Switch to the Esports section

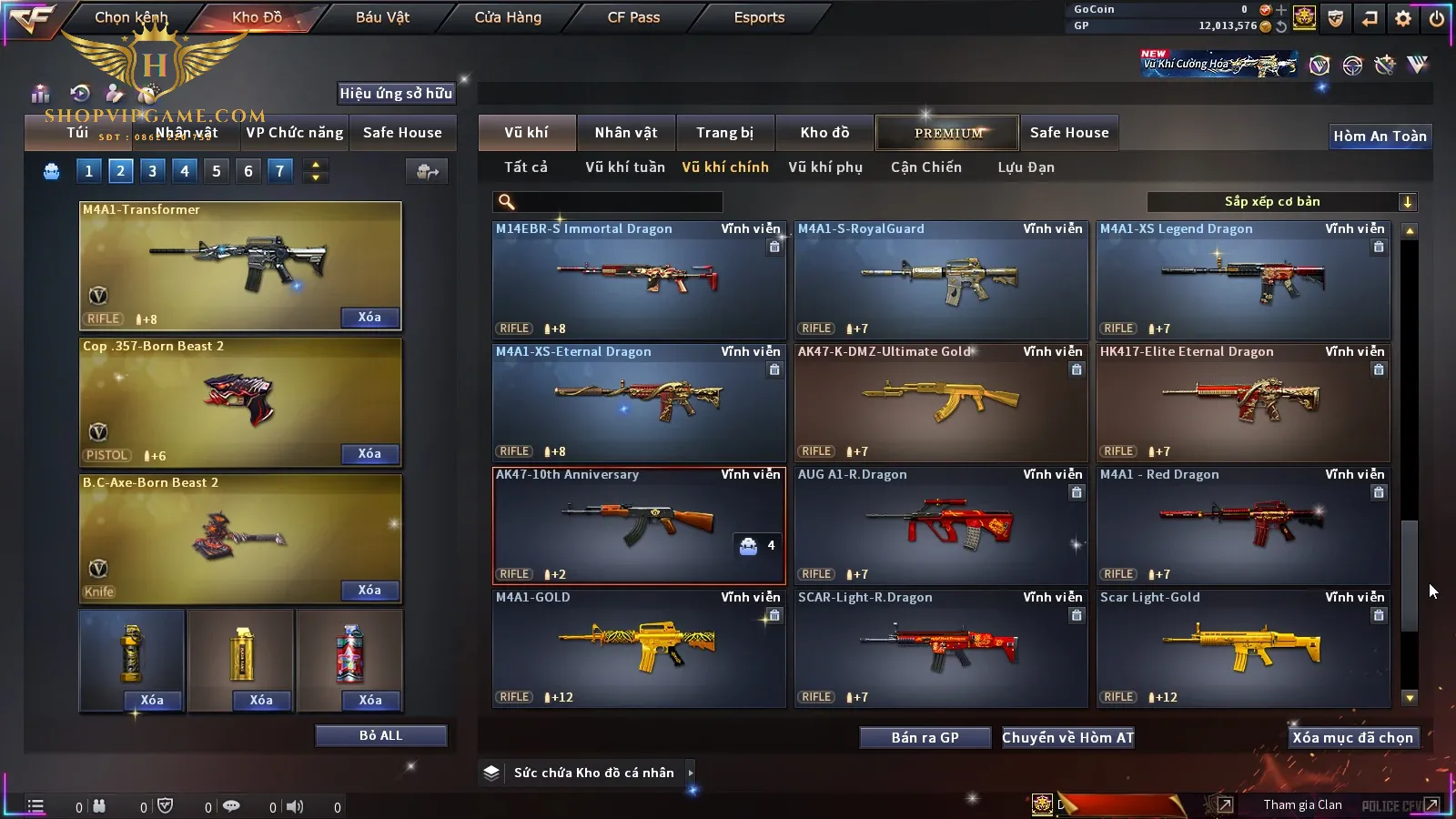click(x=759, y=17)
